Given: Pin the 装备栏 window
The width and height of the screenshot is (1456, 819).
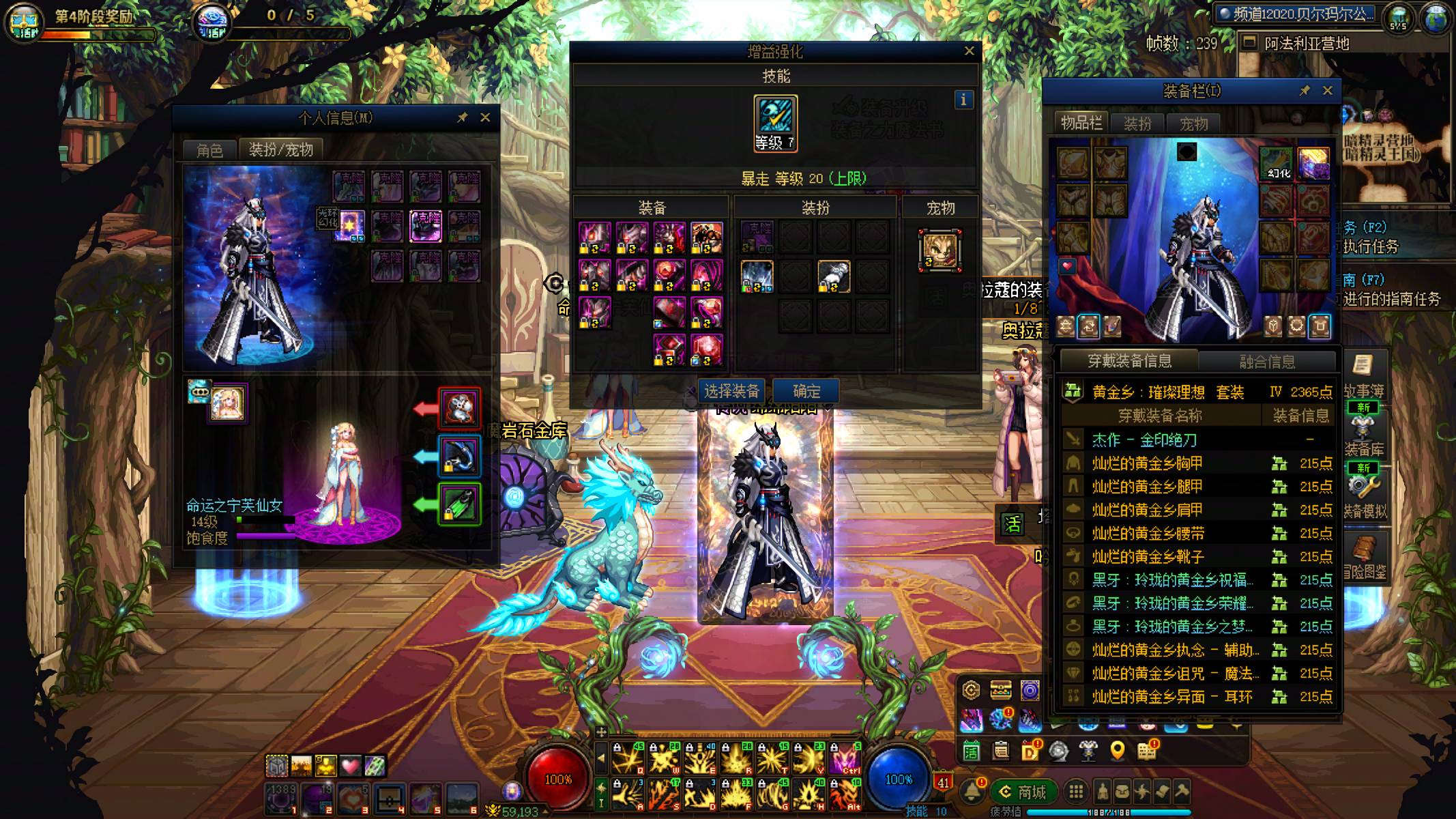Looking at the screenshot, I should 1304,91.
